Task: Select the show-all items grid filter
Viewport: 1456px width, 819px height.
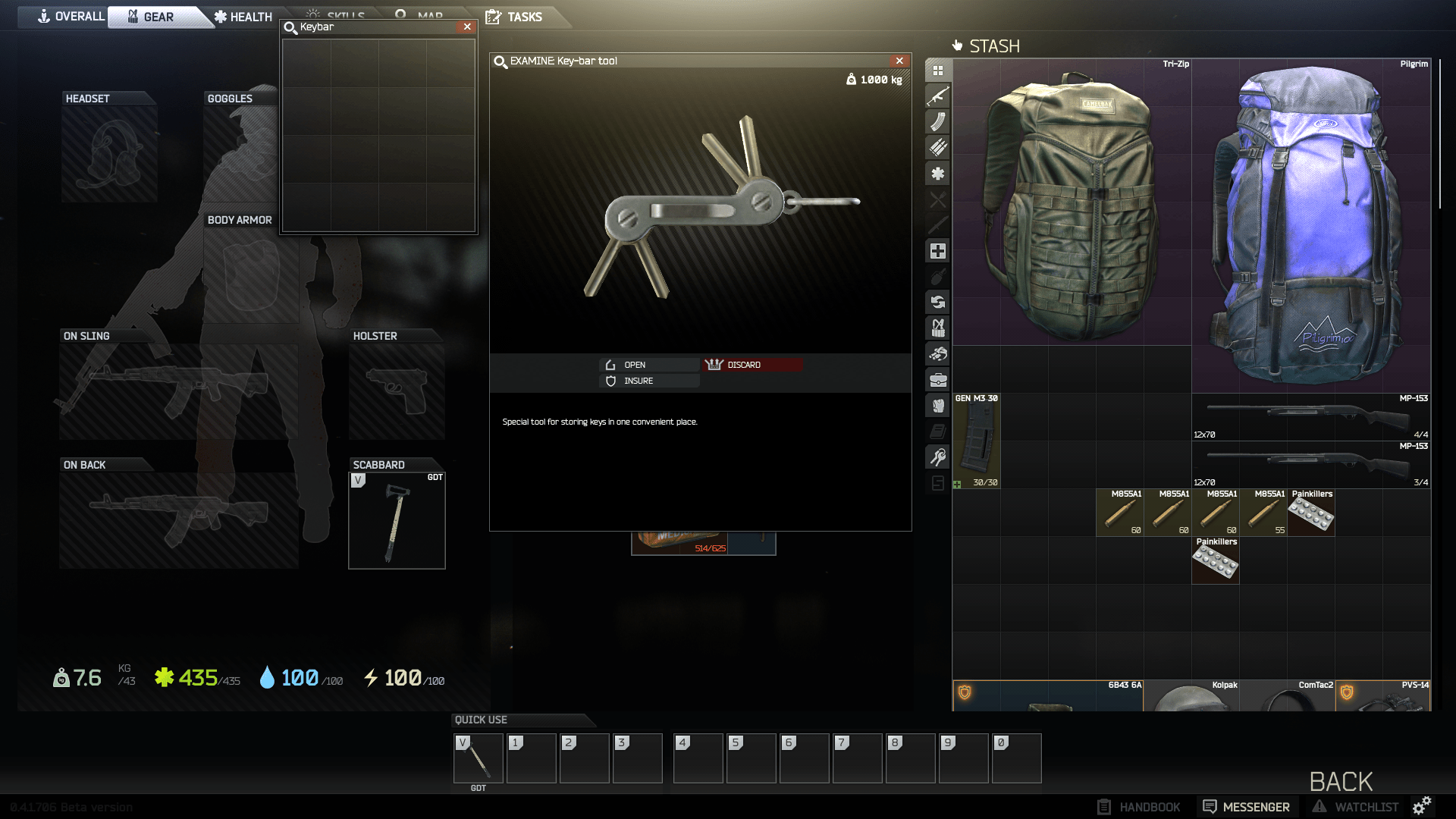Action: click(938, 69)
